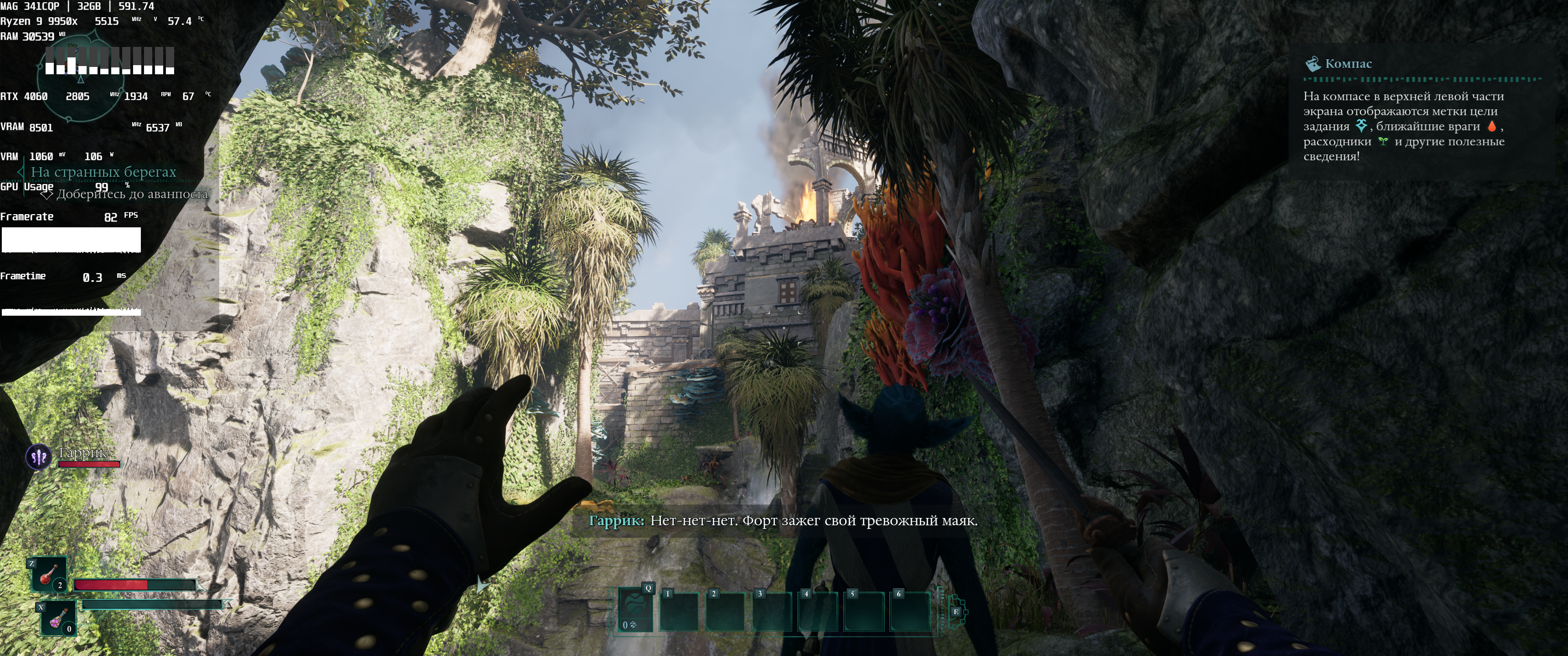
Task: Open the ability wheel icon beside hotbar
Action: 955,611
